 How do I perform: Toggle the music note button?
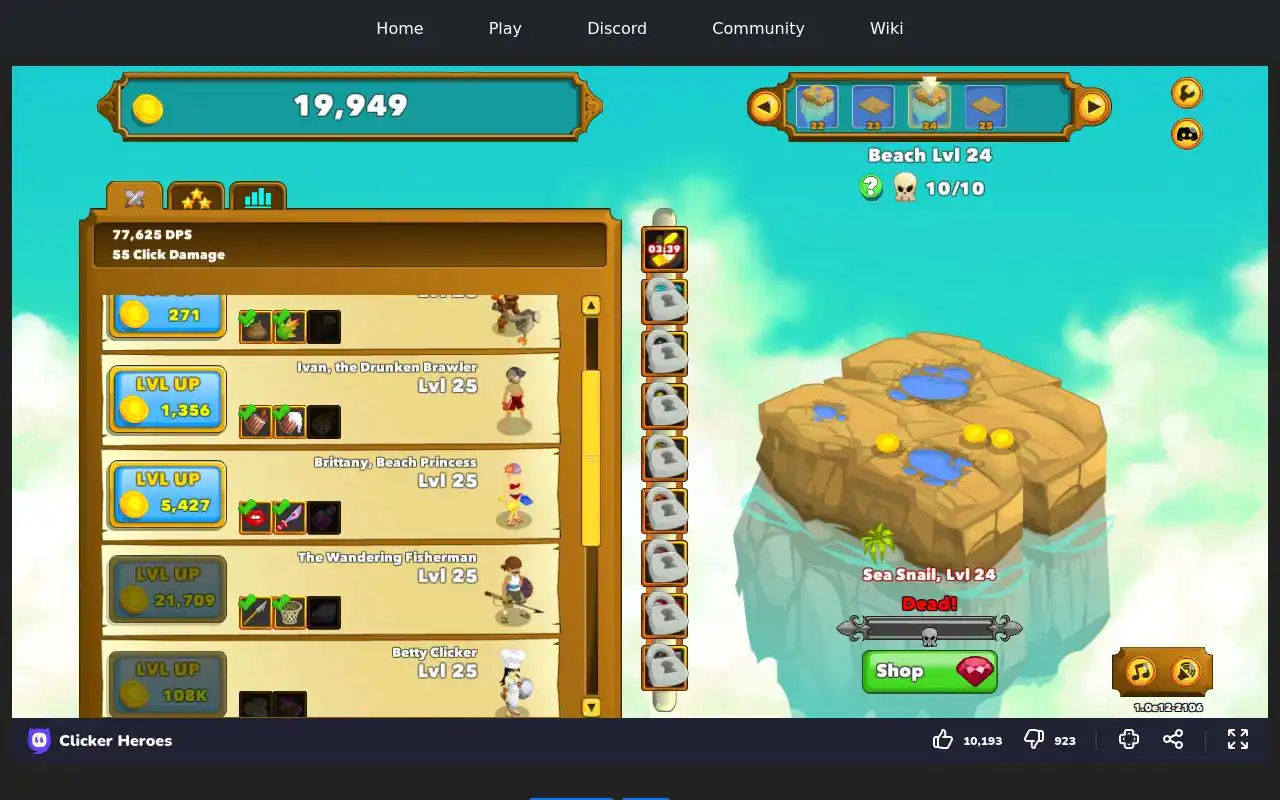1140,671
